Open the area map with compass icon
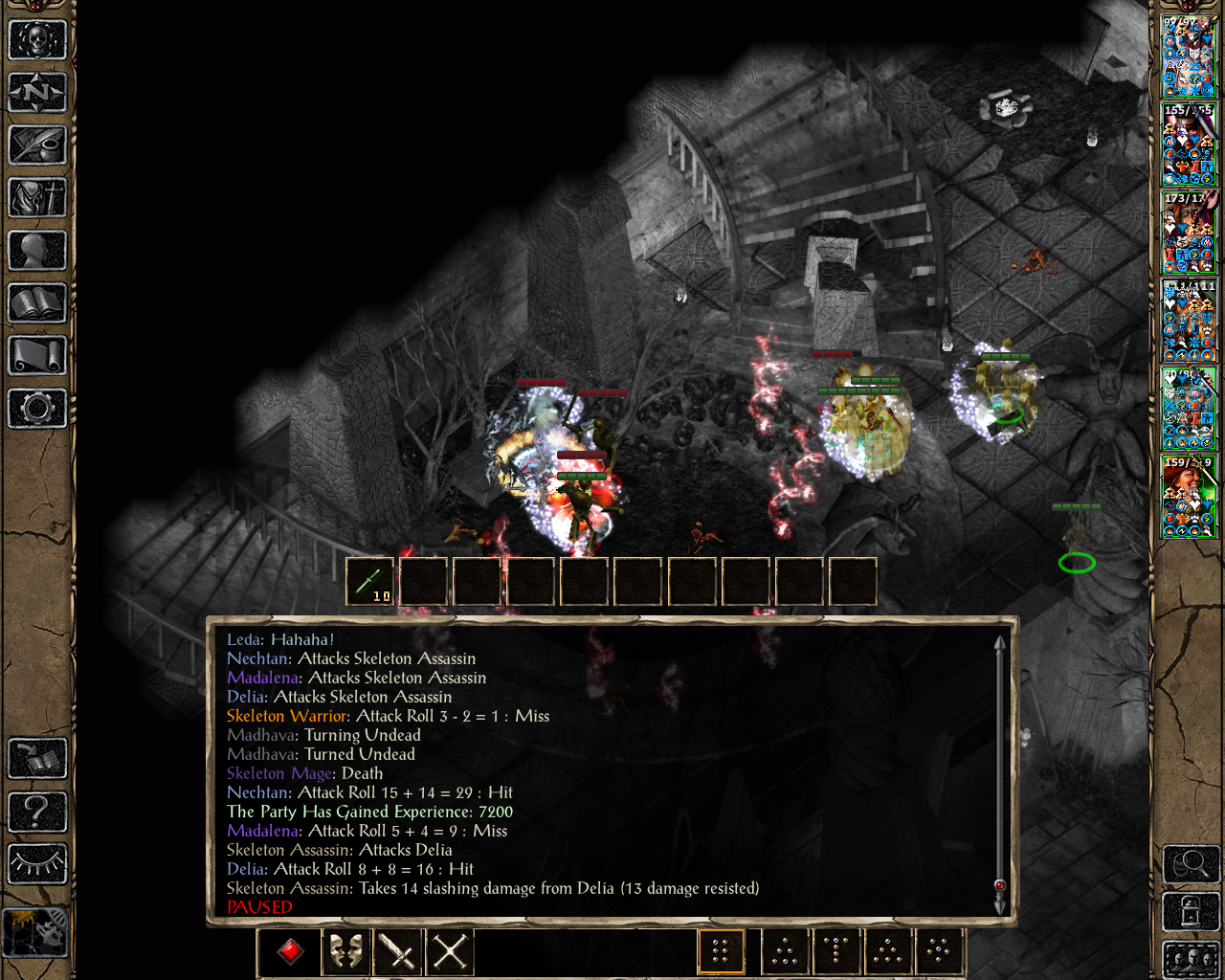The height and width of the screenshot is (980, 1225). 37,93
